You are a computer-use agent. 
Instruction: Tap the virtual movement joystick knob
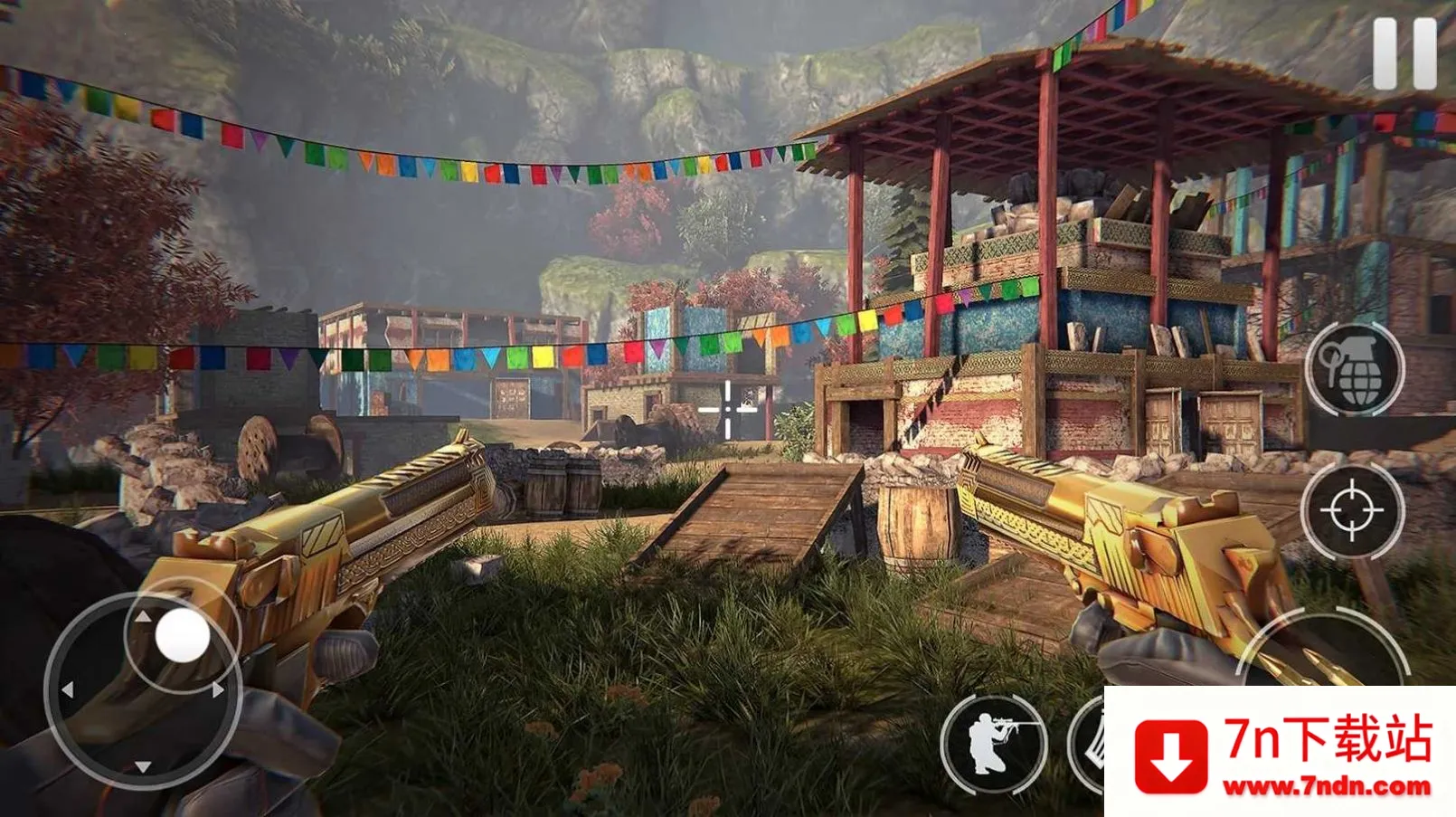pos(183,635)
